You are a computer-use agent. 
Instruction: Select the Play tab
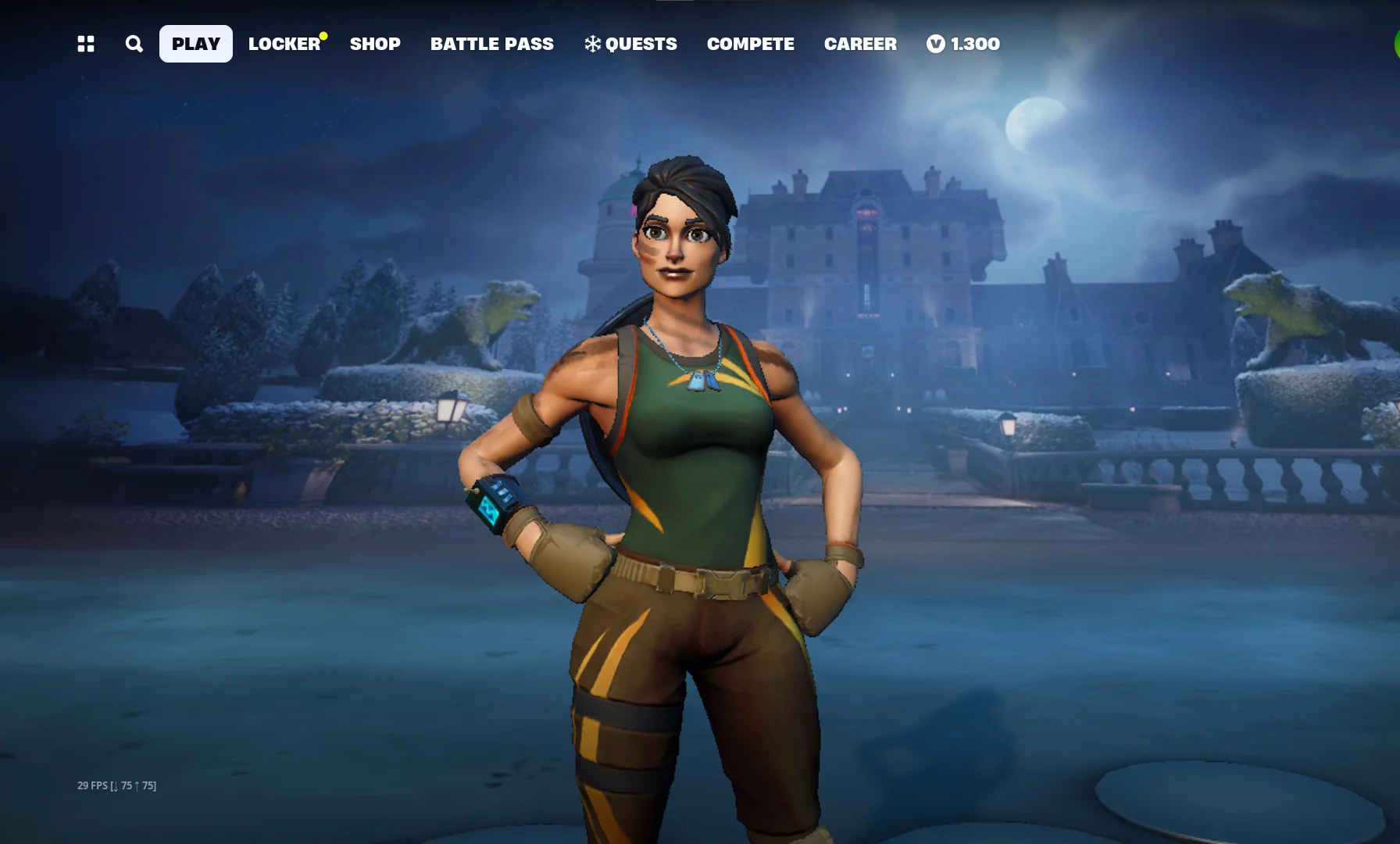[x=196, y=44]
